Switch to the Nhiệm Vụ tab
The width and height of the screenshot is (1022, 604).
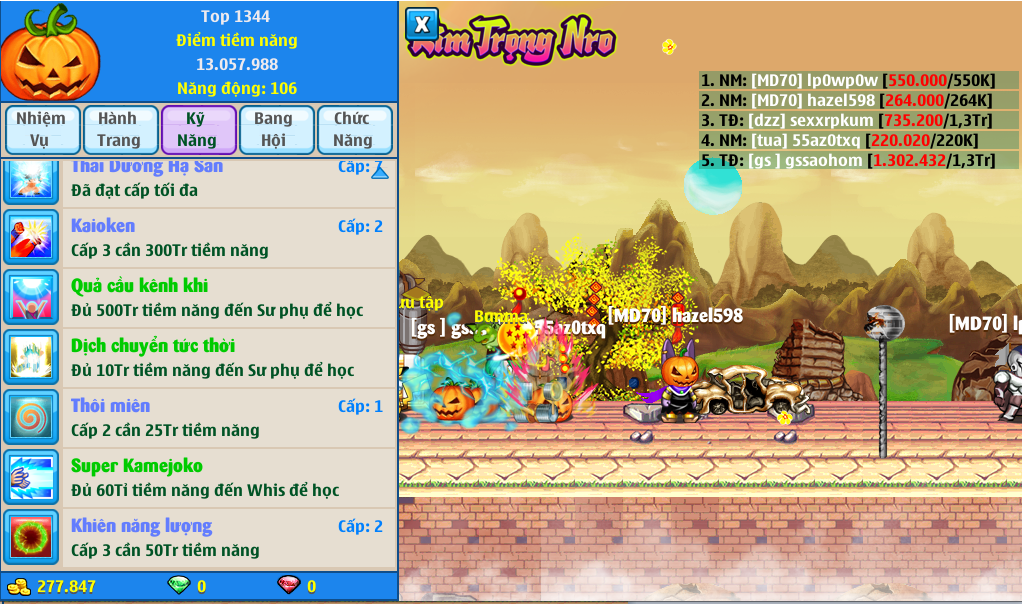pos(41,130)
